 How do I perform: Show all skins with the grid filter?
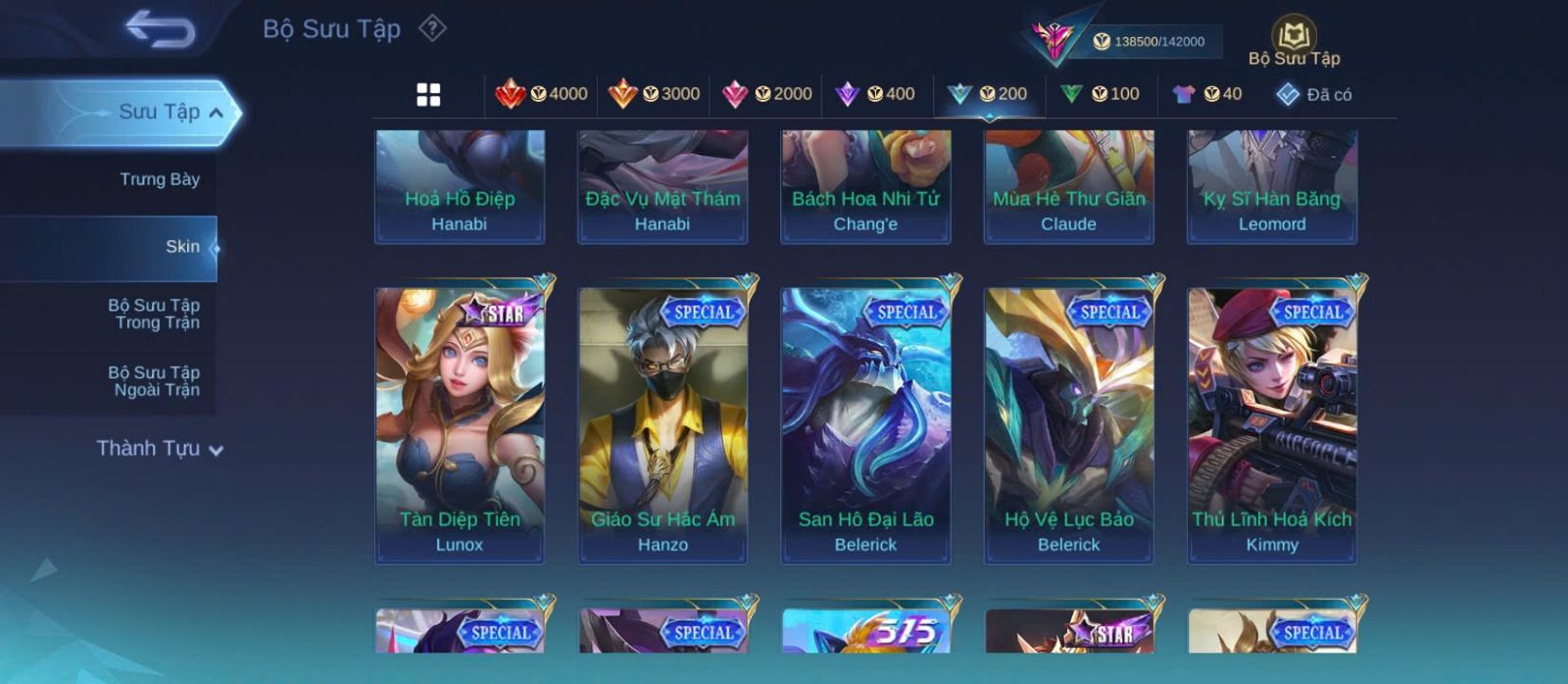tap(428, 95)
